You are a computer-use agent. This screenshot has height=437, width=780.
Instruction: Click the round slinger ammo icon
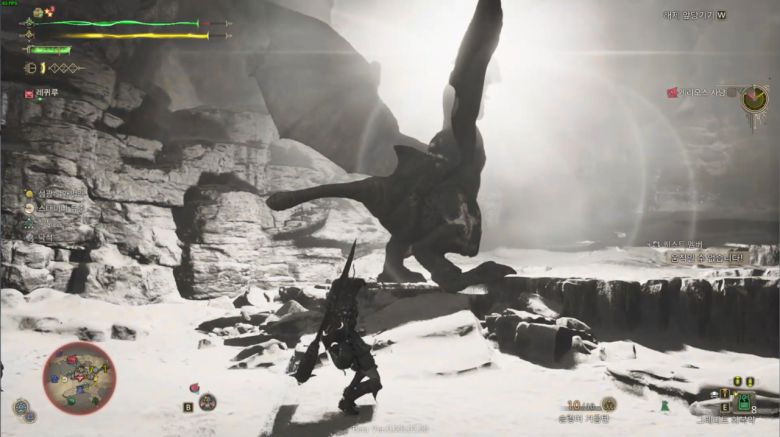coord(207,402)
